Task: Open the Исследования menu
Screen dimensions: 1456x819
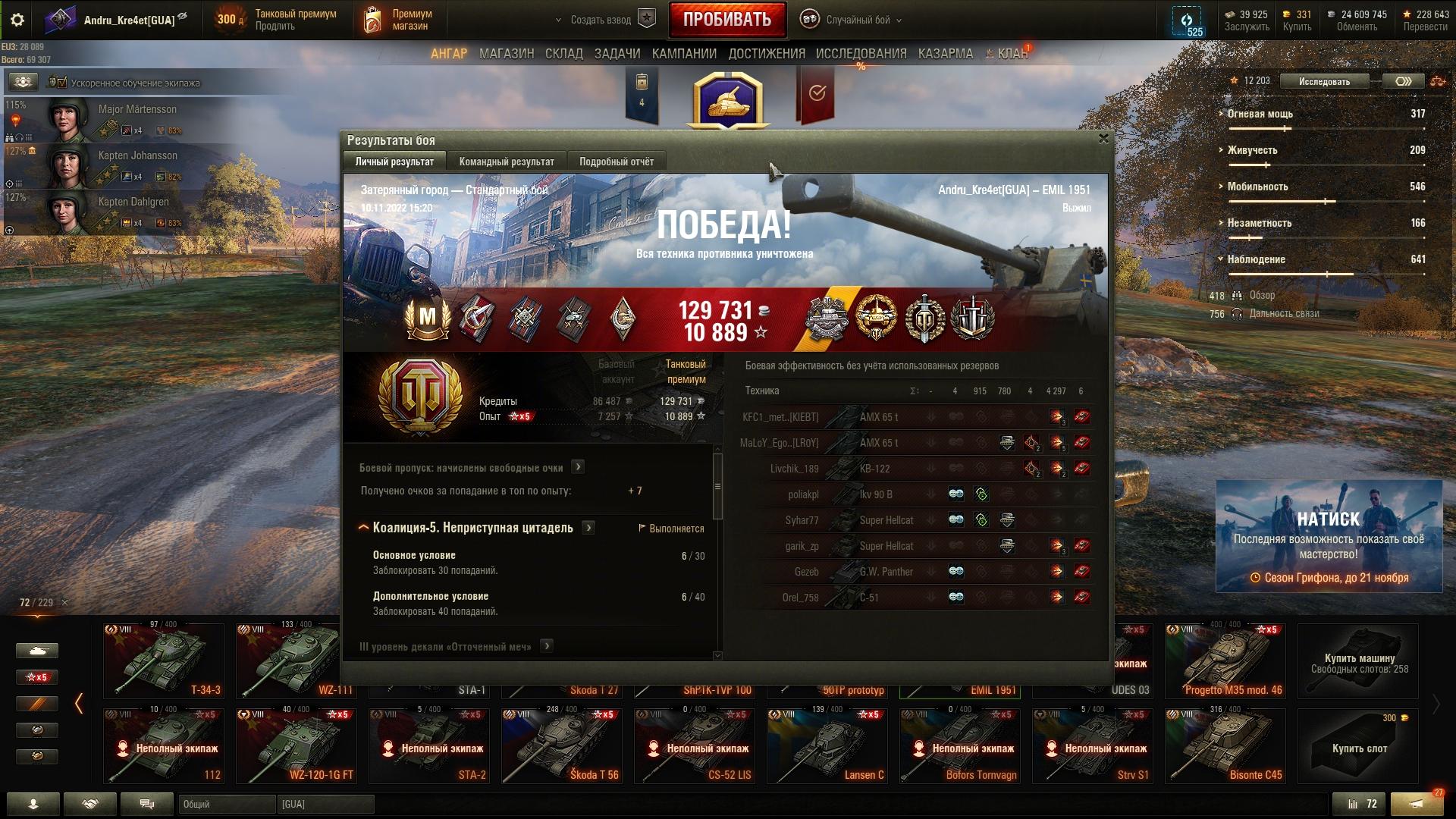Action: (861, 54)
